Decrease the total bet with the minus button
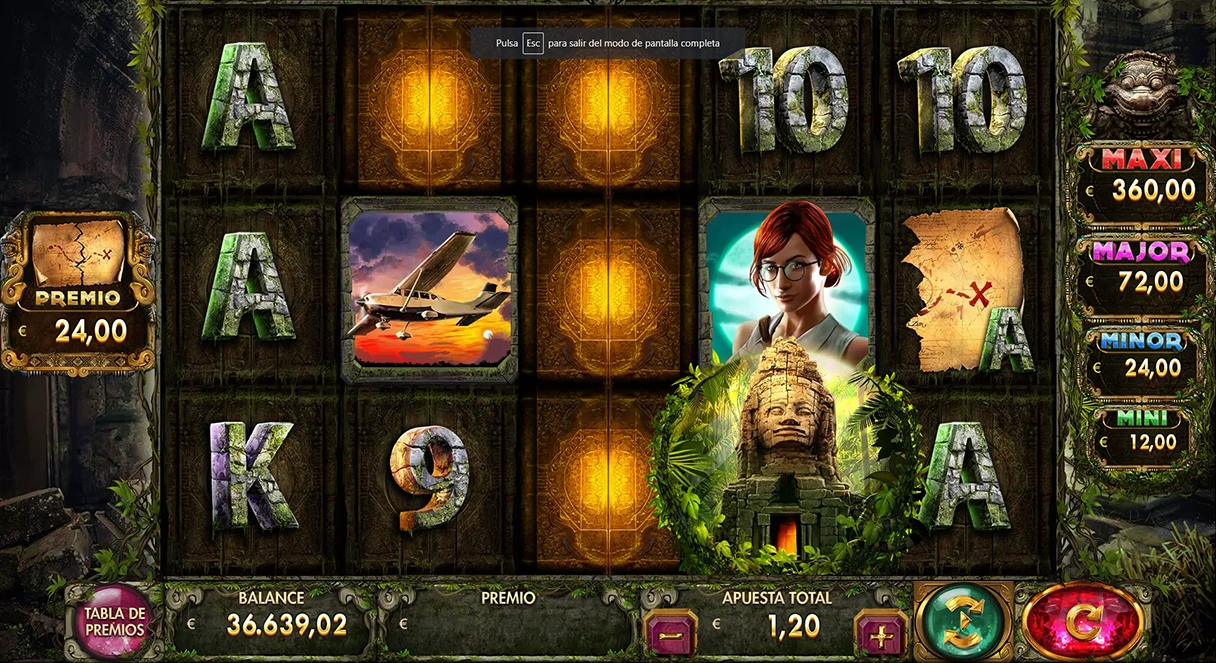 [669, 632]
